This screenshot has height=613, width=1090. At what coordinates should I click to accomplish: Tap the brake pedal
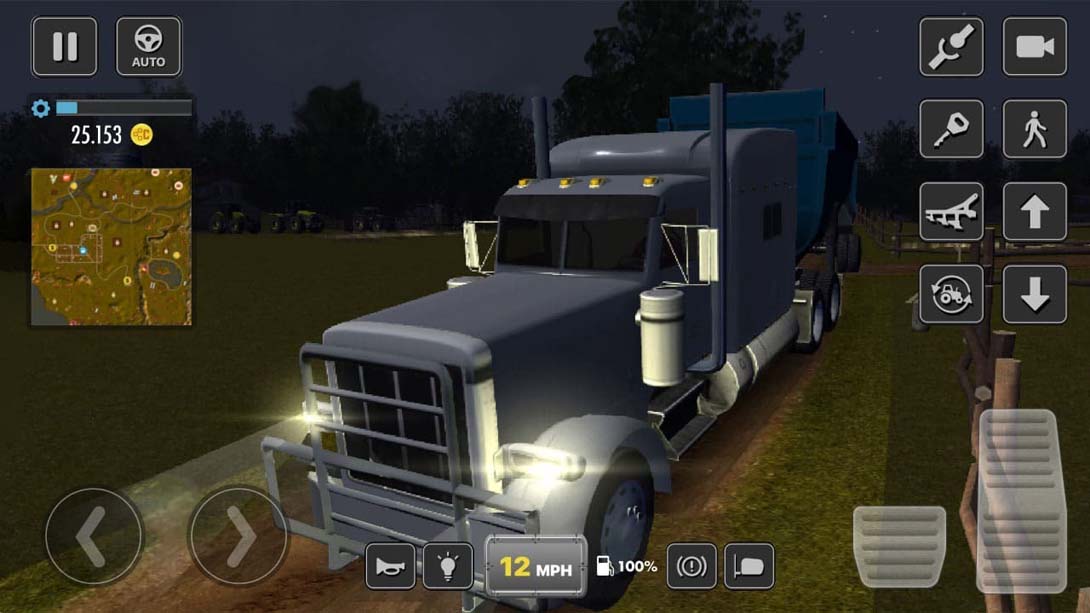coord(898,546)
